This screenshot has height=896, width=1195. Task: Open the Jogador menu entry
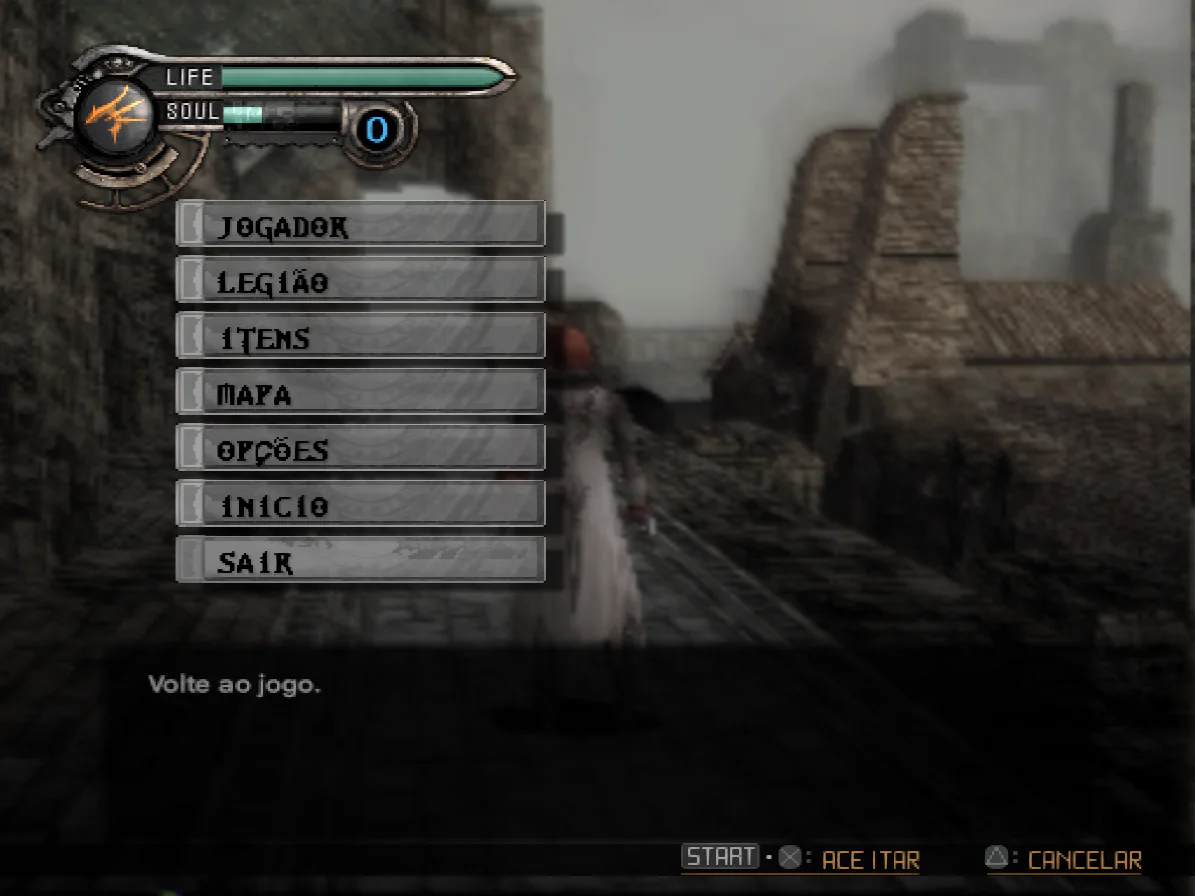(x=360, y=225)
